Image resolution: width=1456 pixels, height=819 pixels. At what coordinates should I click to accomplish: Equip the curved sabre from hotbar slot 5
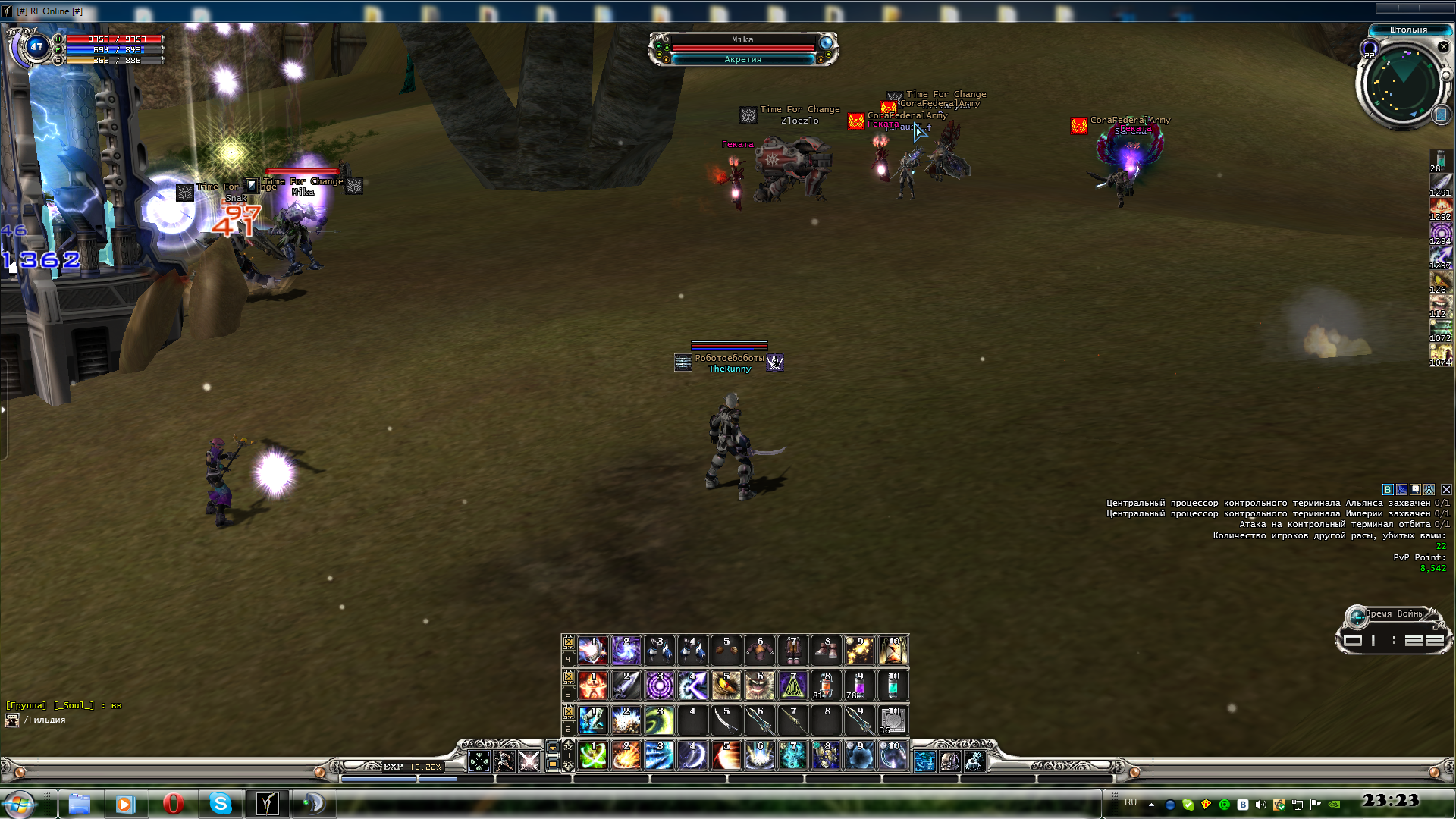pos(726,720)
